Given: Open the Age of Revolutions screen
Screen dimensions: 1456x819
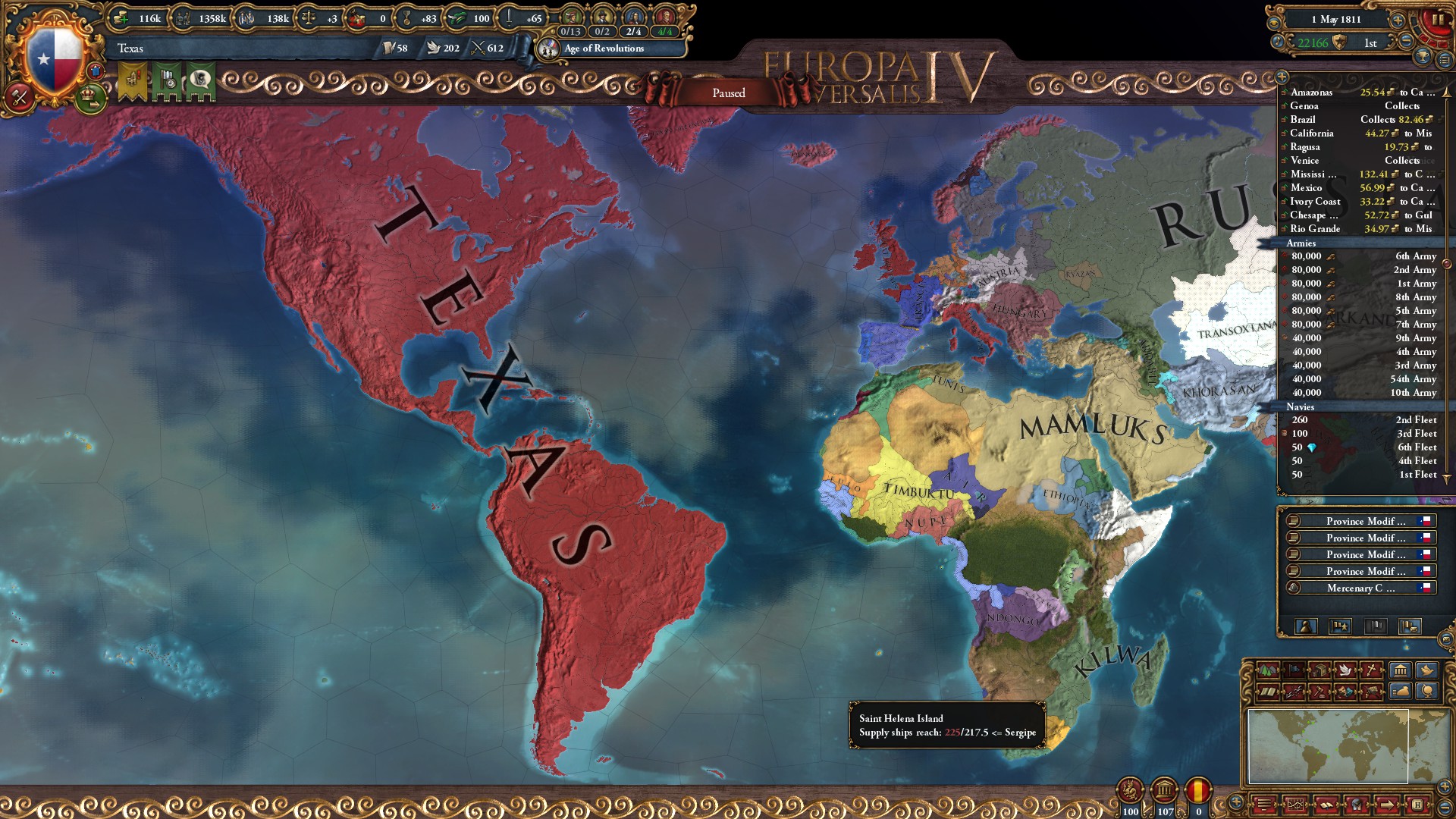Looking at the screenshot, I should tap(603, 49).
